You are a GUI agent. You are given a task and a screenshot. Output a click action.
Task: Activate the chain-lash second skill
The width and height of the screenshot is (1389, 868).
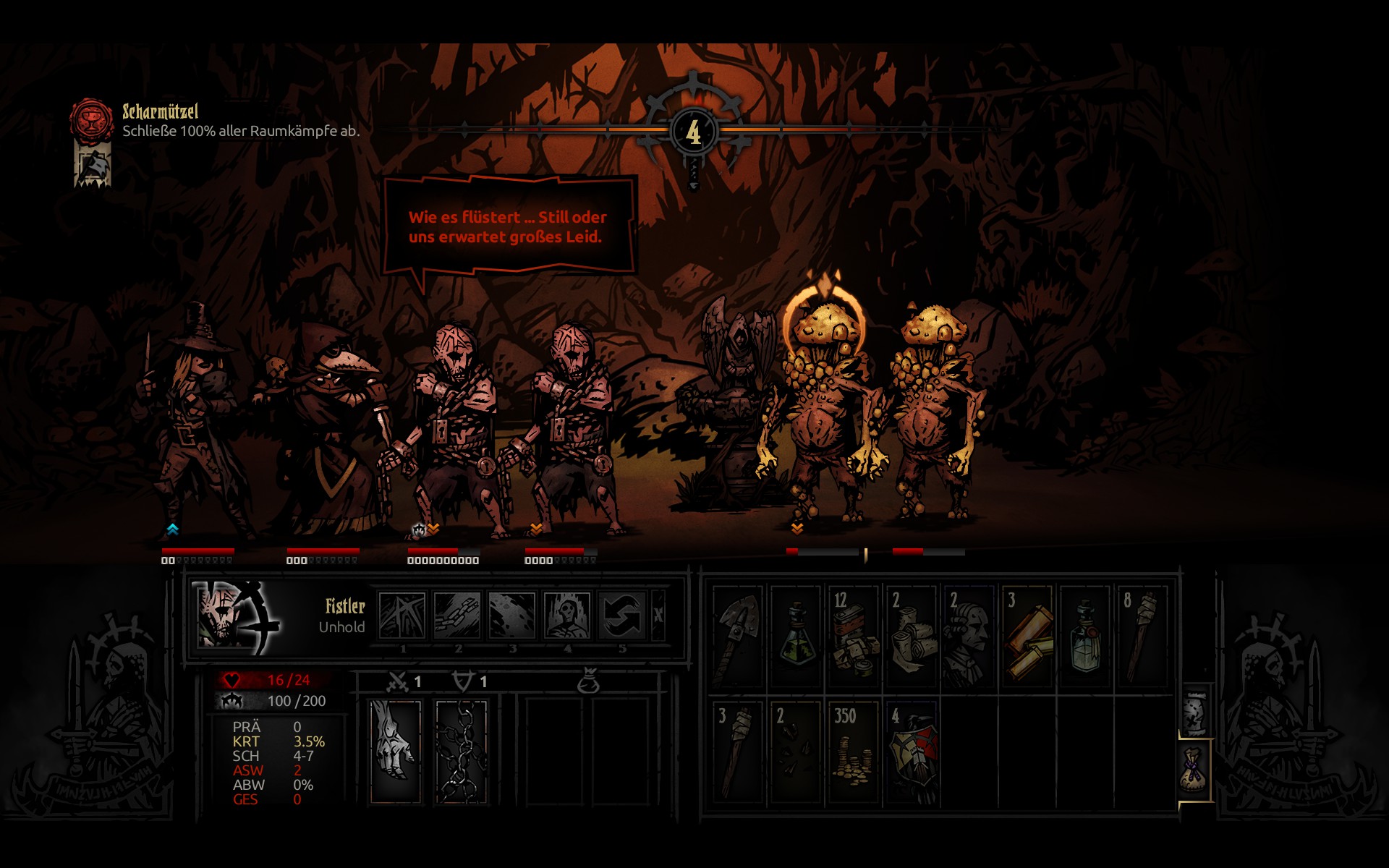coord(457,616)
